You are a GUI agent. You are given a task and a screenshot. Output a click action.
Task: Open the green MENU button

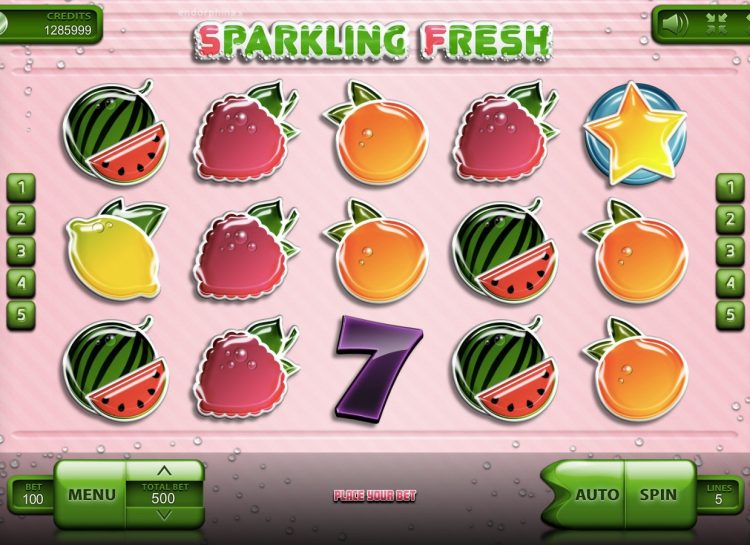(x=91, y=494)
